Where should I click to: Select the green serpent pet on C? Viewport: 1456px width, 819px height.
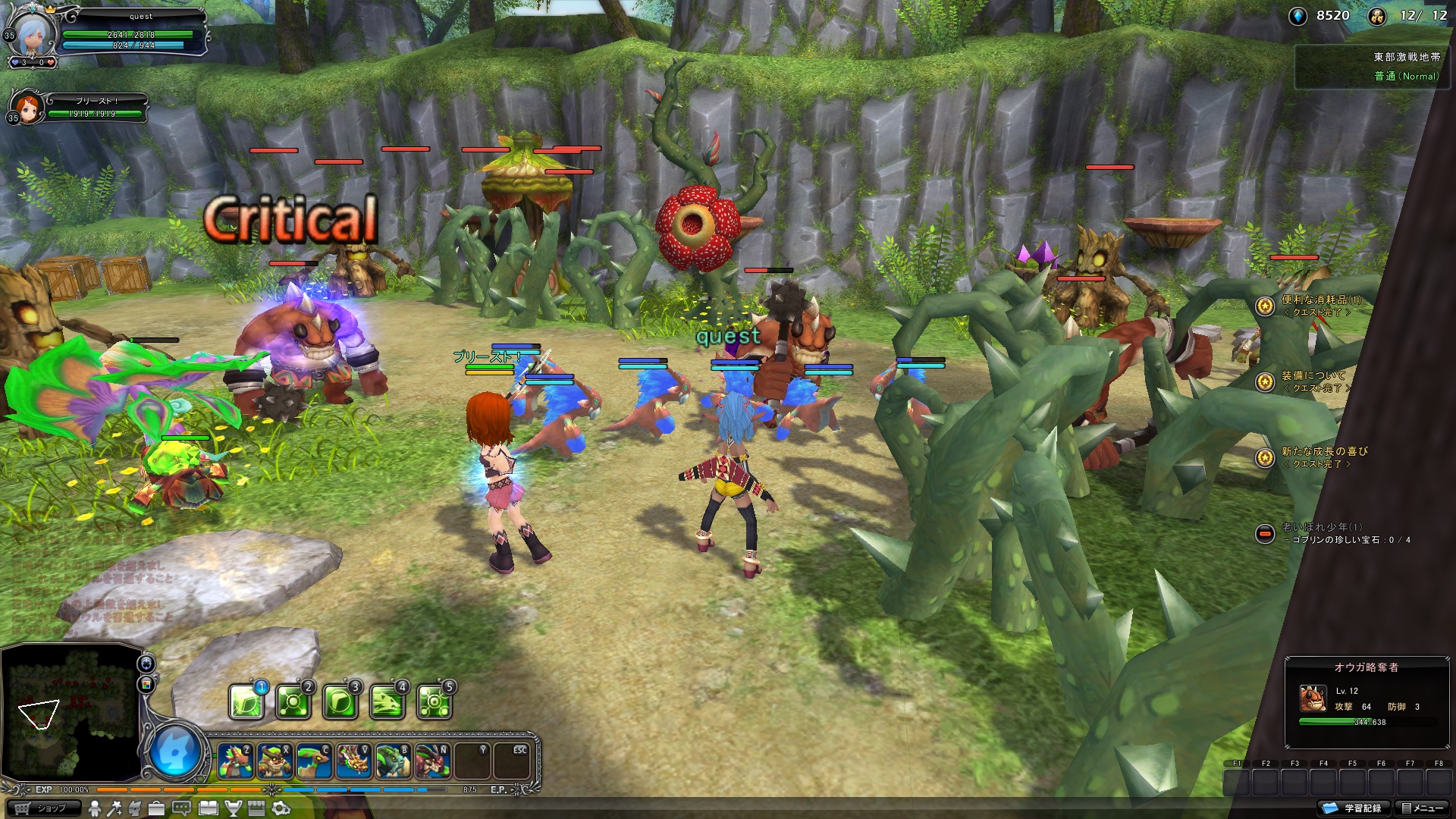[314, 761]
